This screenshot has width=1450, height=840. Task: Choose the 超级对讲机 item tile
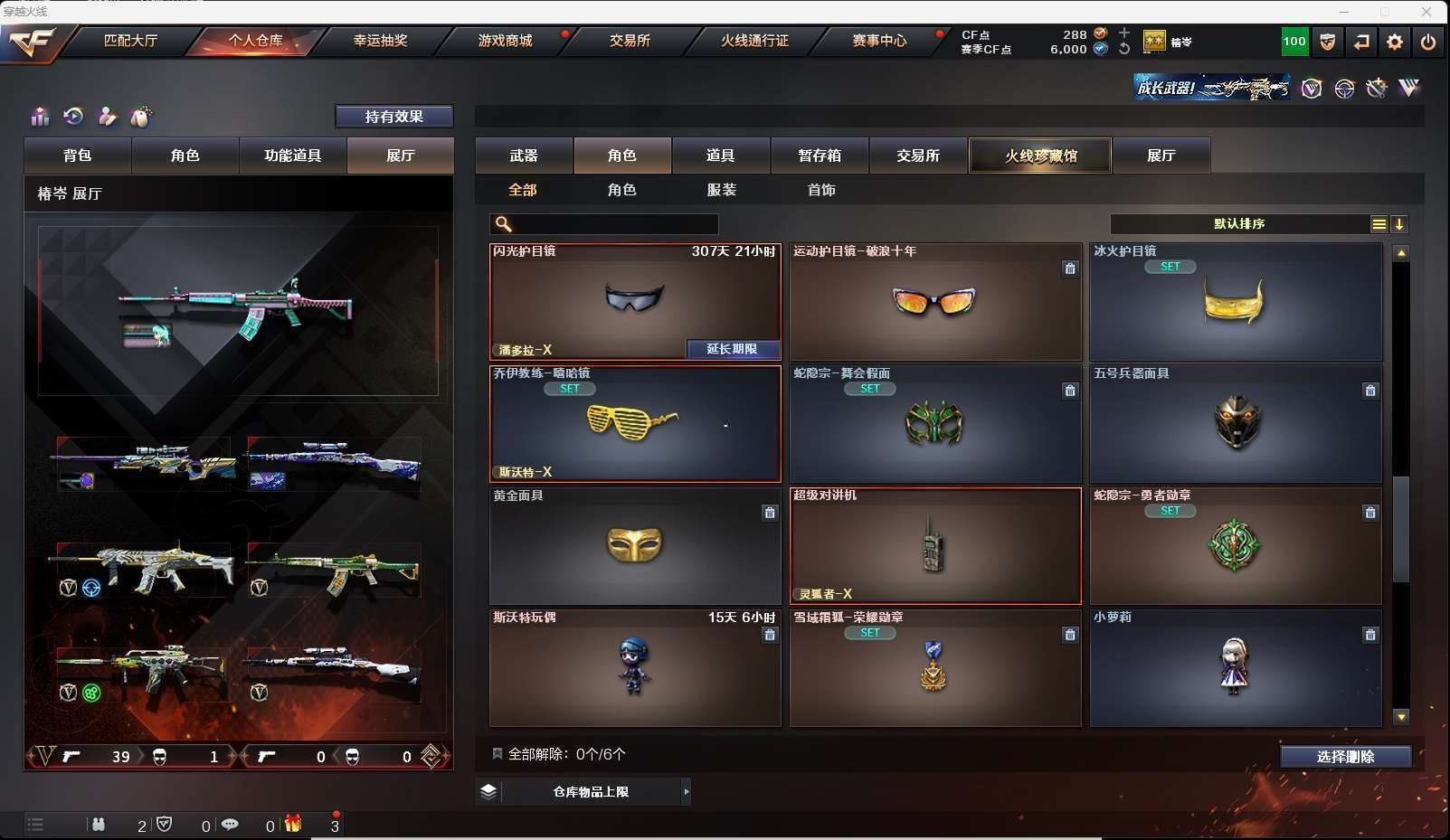[934, 546]
